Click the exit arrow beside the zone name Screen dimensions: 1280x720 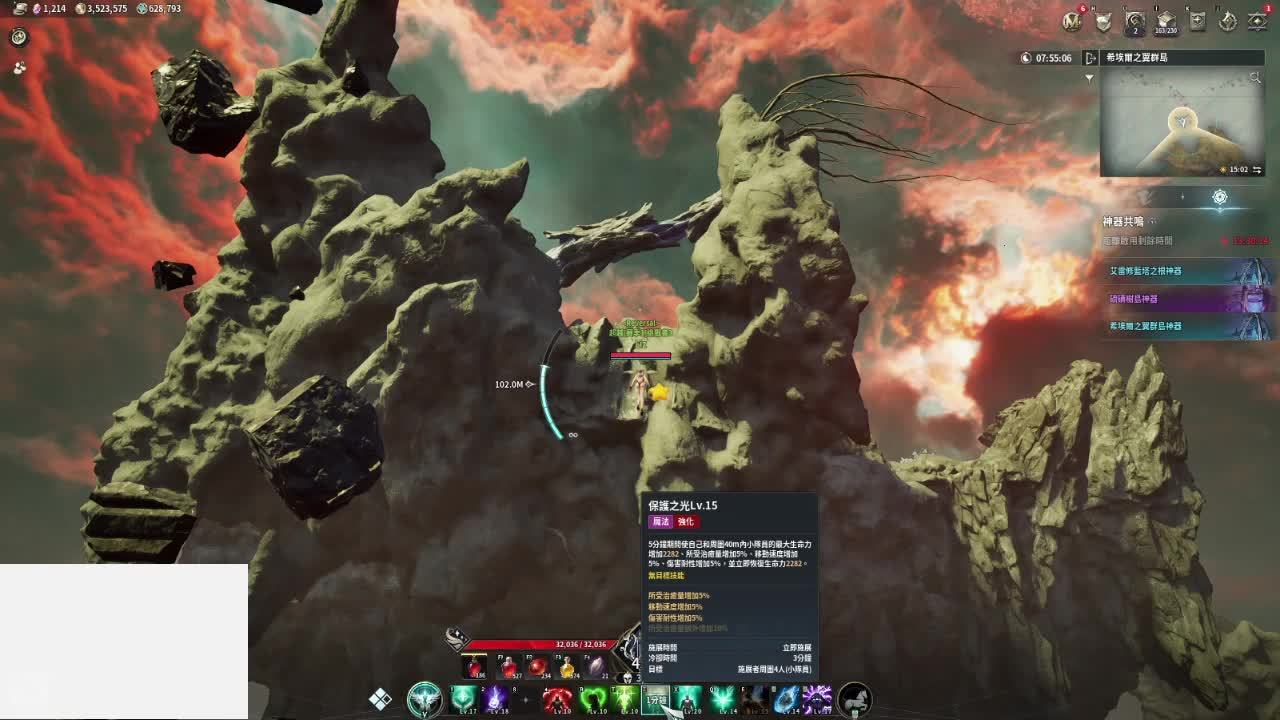(1091, 58)
